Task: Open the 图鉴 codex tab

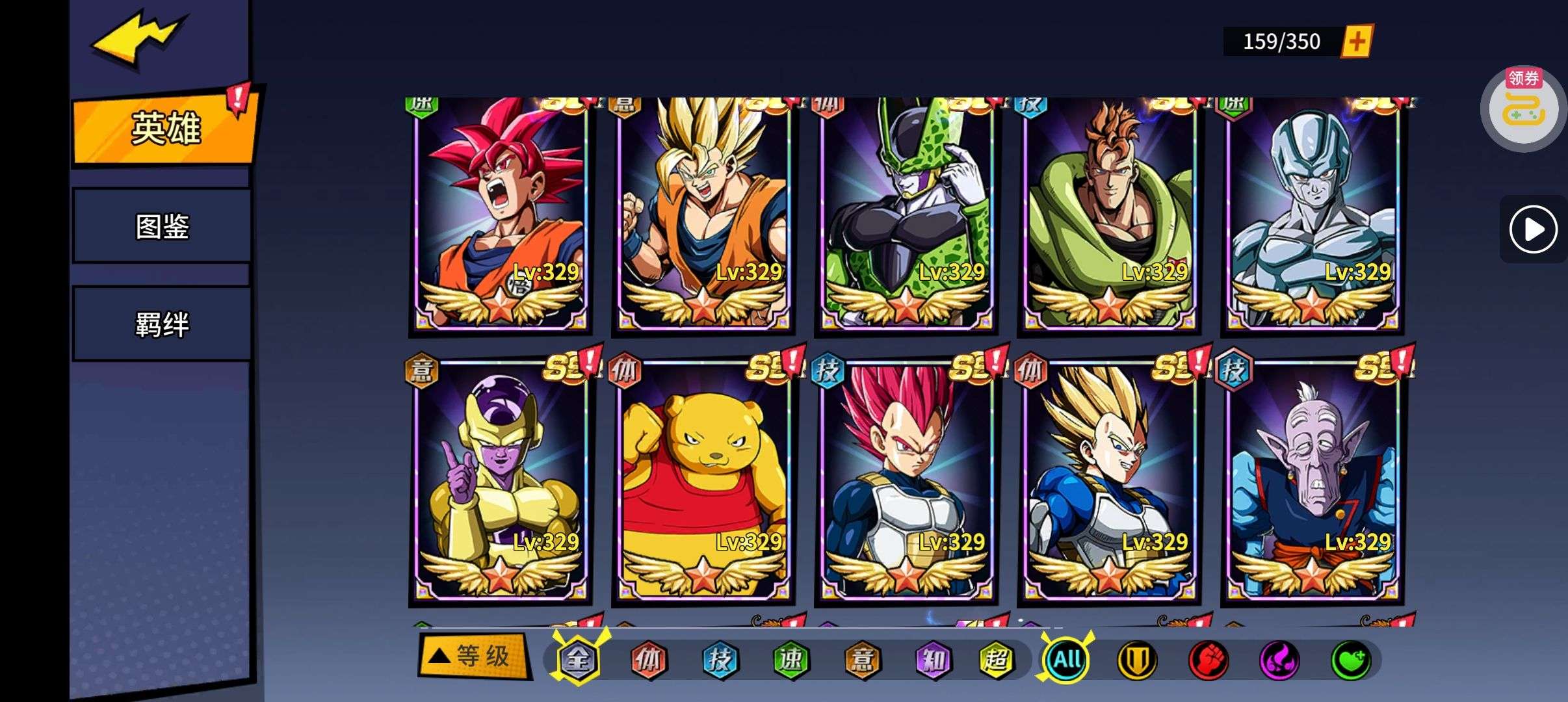Action: coord(162,226)
